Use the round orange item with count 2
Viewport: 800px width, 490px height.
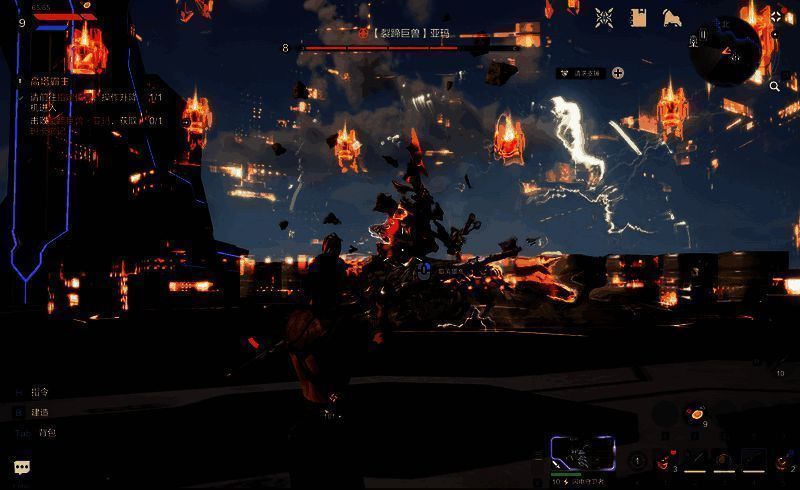pos(781,460)
